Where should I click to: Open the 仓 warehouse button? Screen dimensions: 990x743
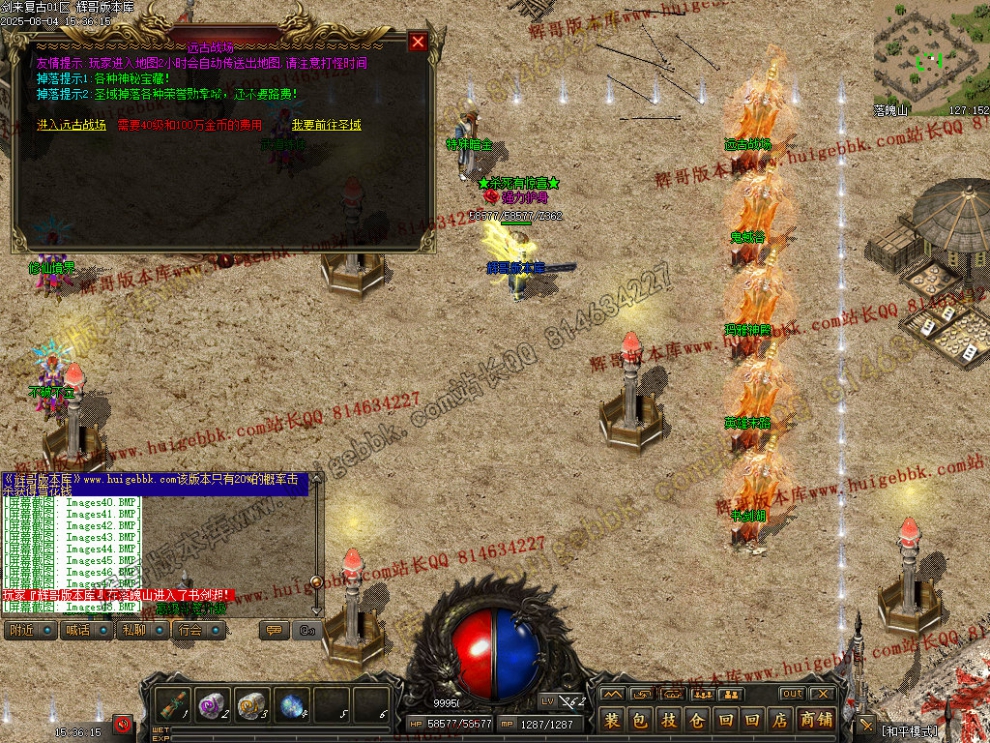click(697, 720)
